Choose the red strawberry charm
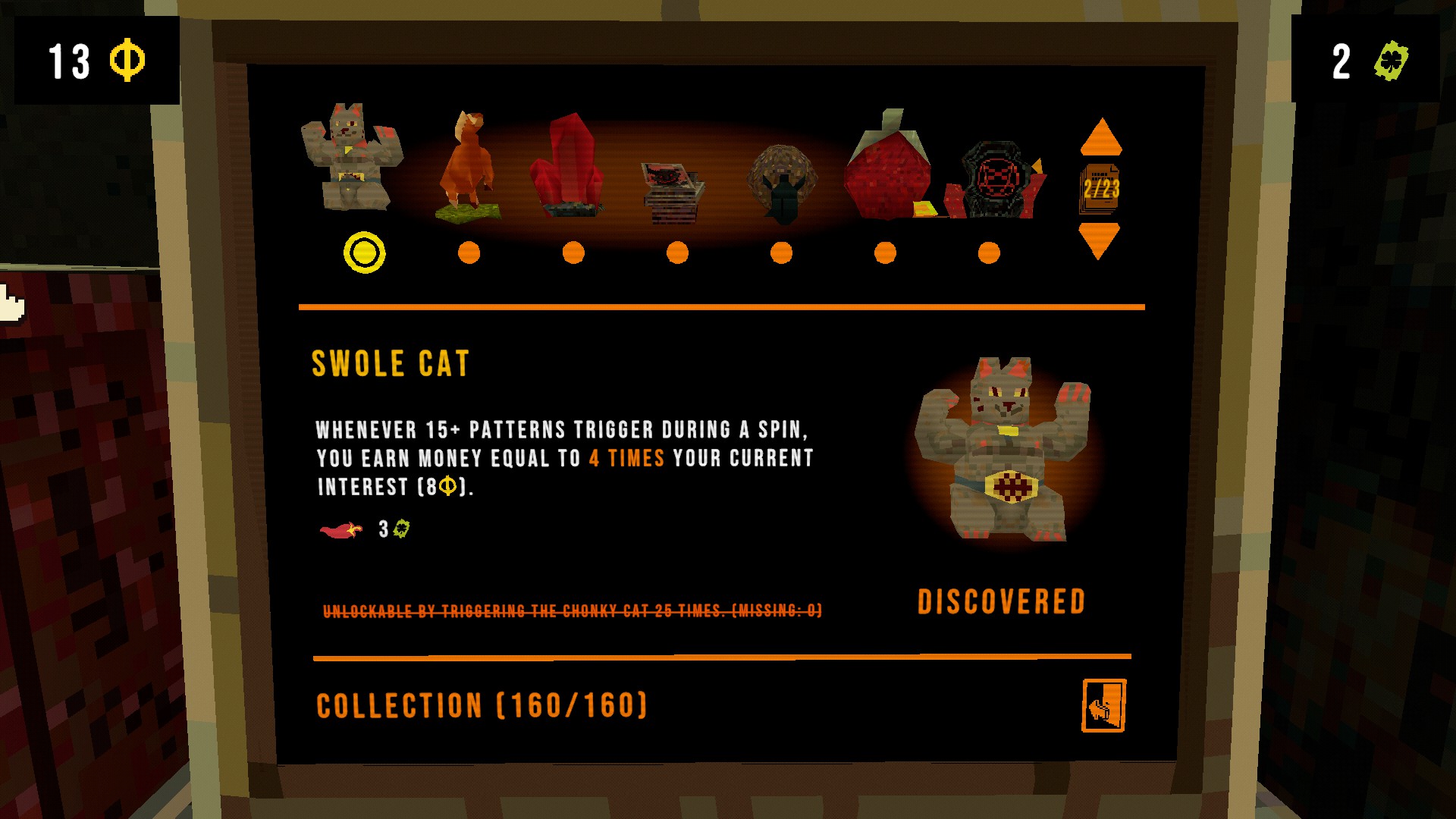1456x819 pixels. click(887, 167)
